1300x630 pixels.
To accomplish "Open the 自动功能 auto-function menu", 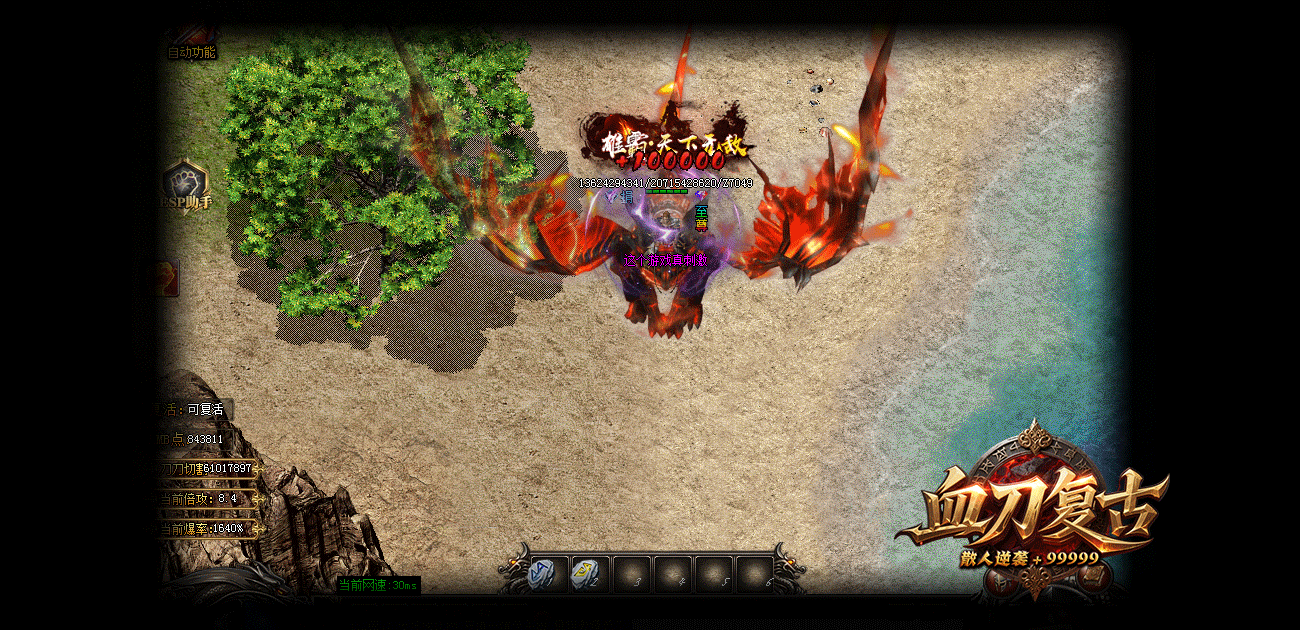I will pyautogui.click(x=190, y=51).
